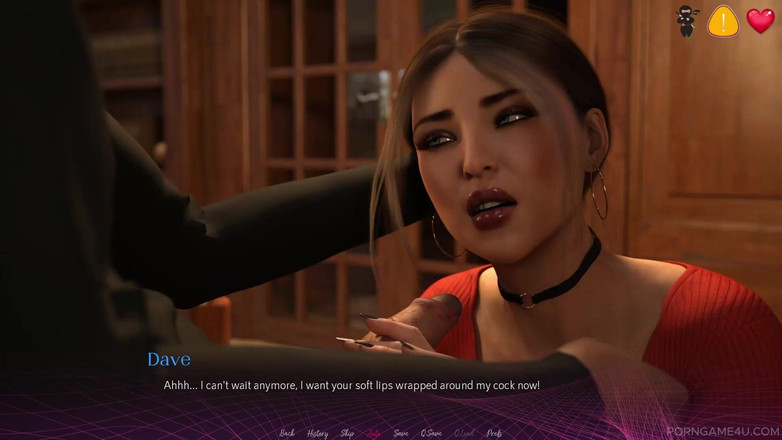Open Prefs settings
This screenshot has width=782, height=440.
tap(493, 433)
